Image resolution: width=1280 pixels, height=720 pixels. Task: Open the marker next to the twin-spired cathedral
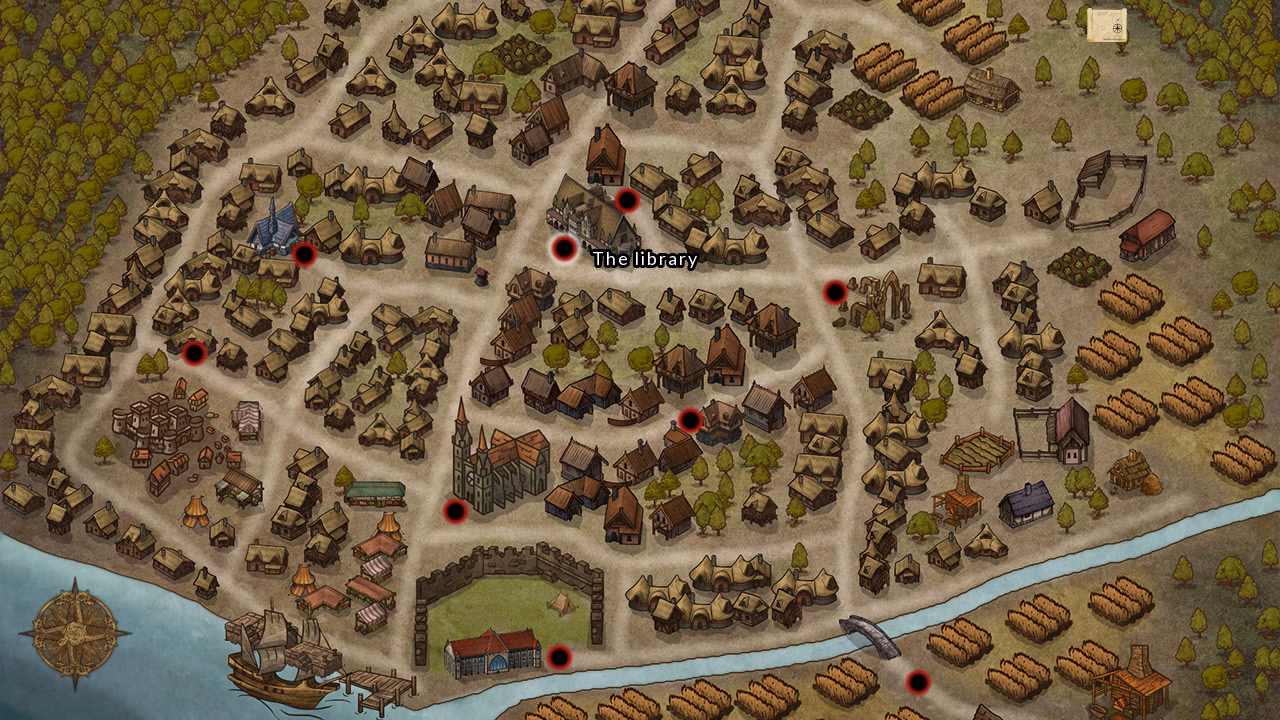[456, 512]
